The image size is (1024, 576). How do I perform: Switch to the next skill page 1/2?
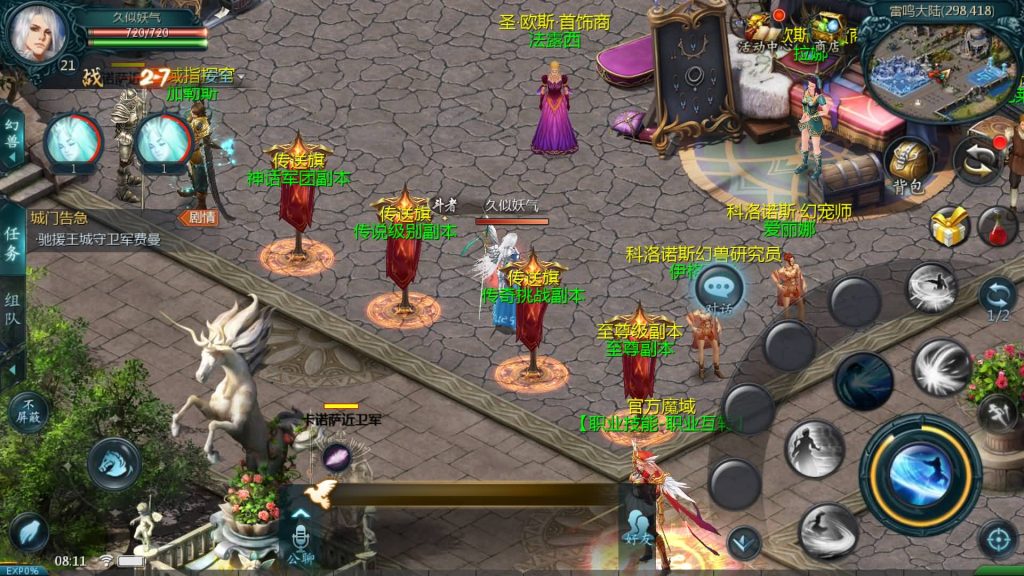[x=997, y=298]
